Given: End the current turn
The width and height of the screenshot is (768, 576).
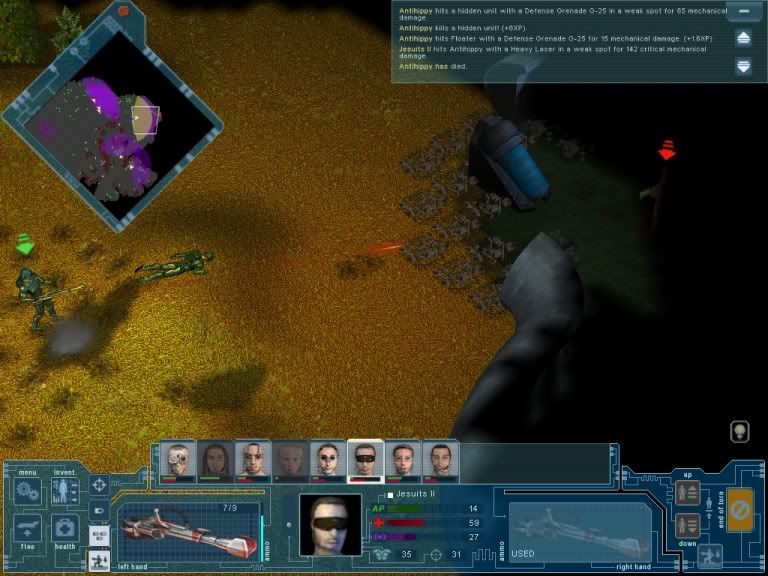Looking at the screenshot, I should coord(740,508).
